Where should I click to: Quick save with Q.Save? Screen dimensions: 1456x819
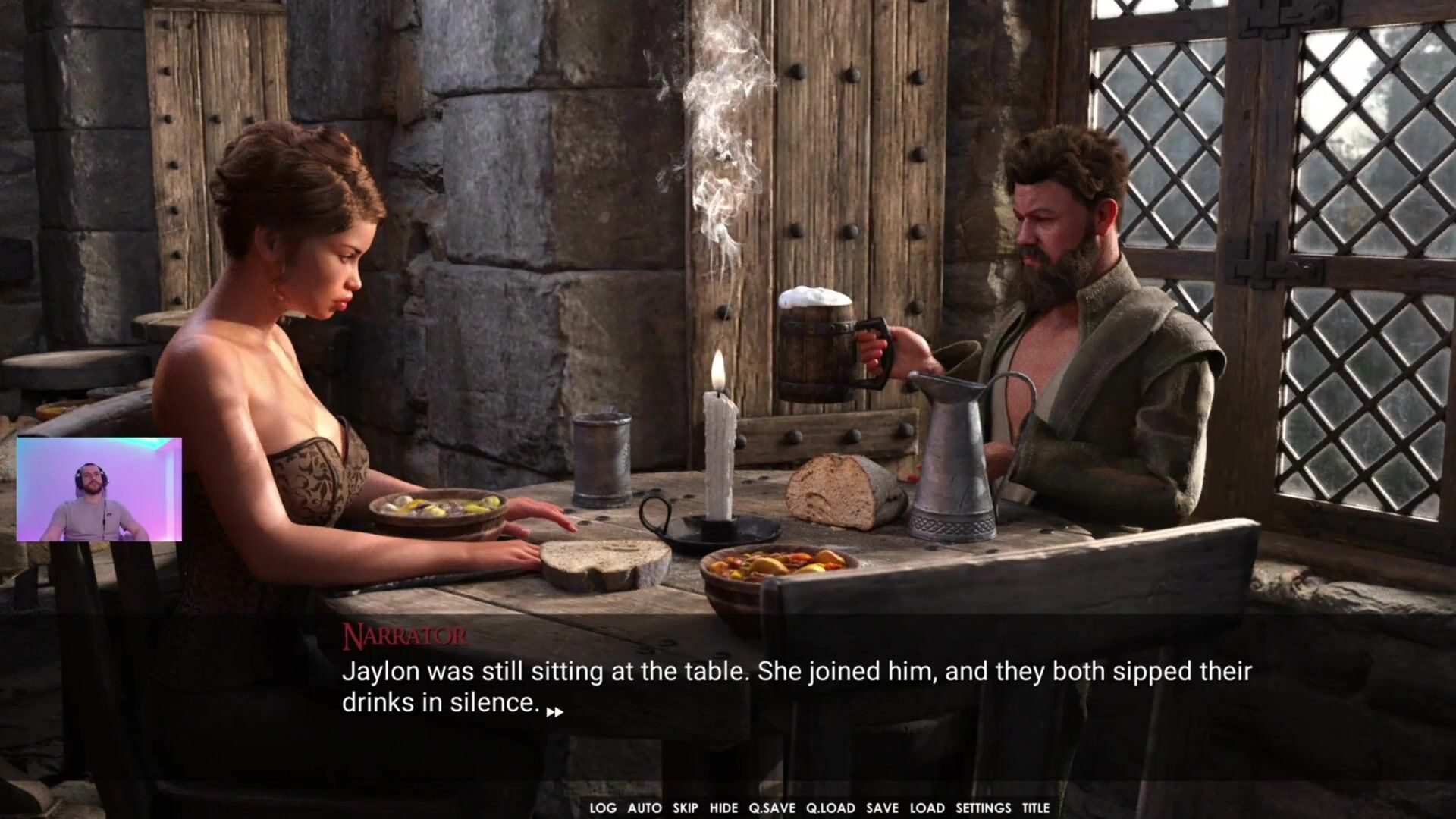tap(772, 808)
